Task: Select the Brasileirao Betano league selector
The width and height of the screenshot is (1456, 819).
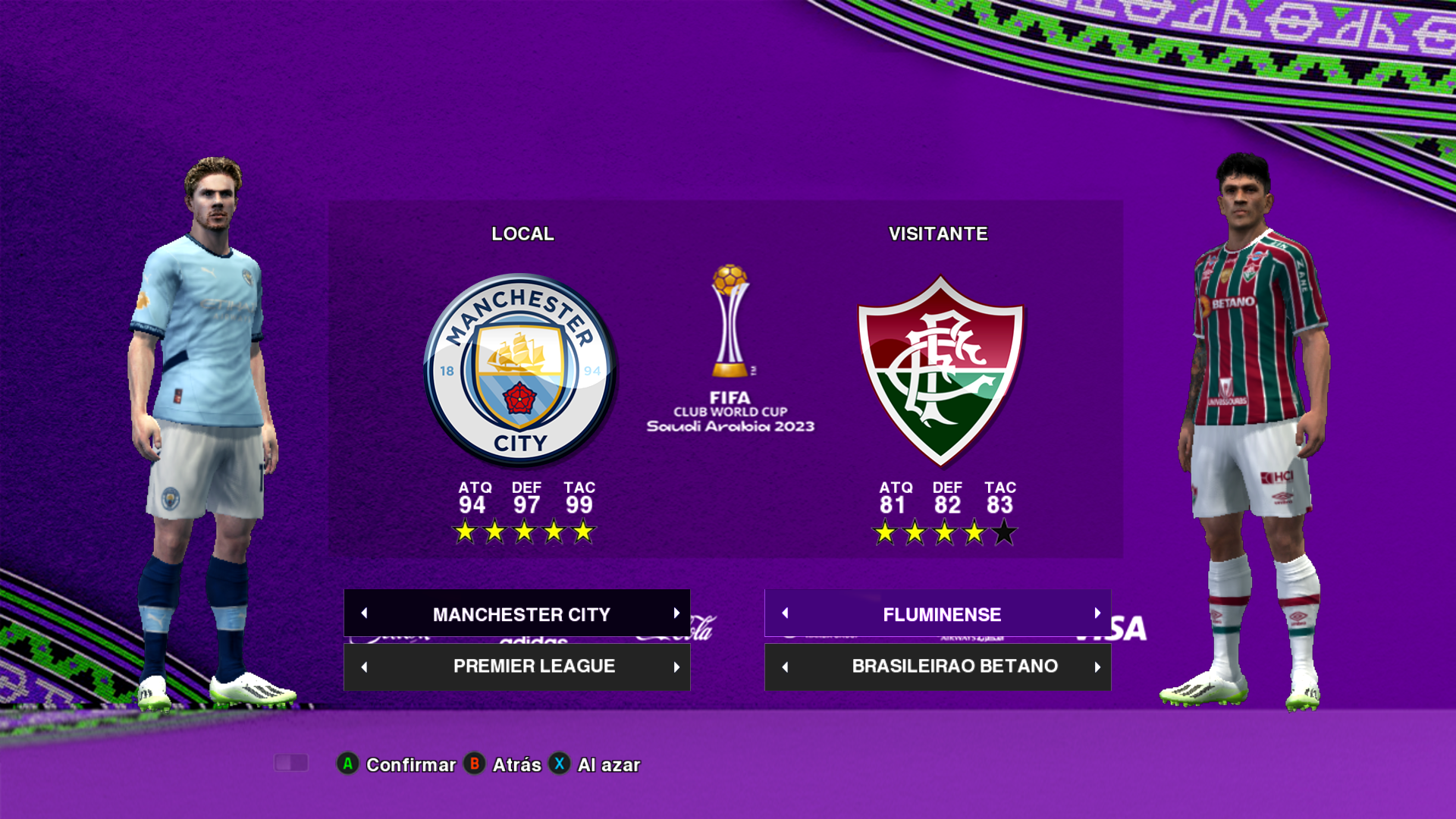Action: 954,667
